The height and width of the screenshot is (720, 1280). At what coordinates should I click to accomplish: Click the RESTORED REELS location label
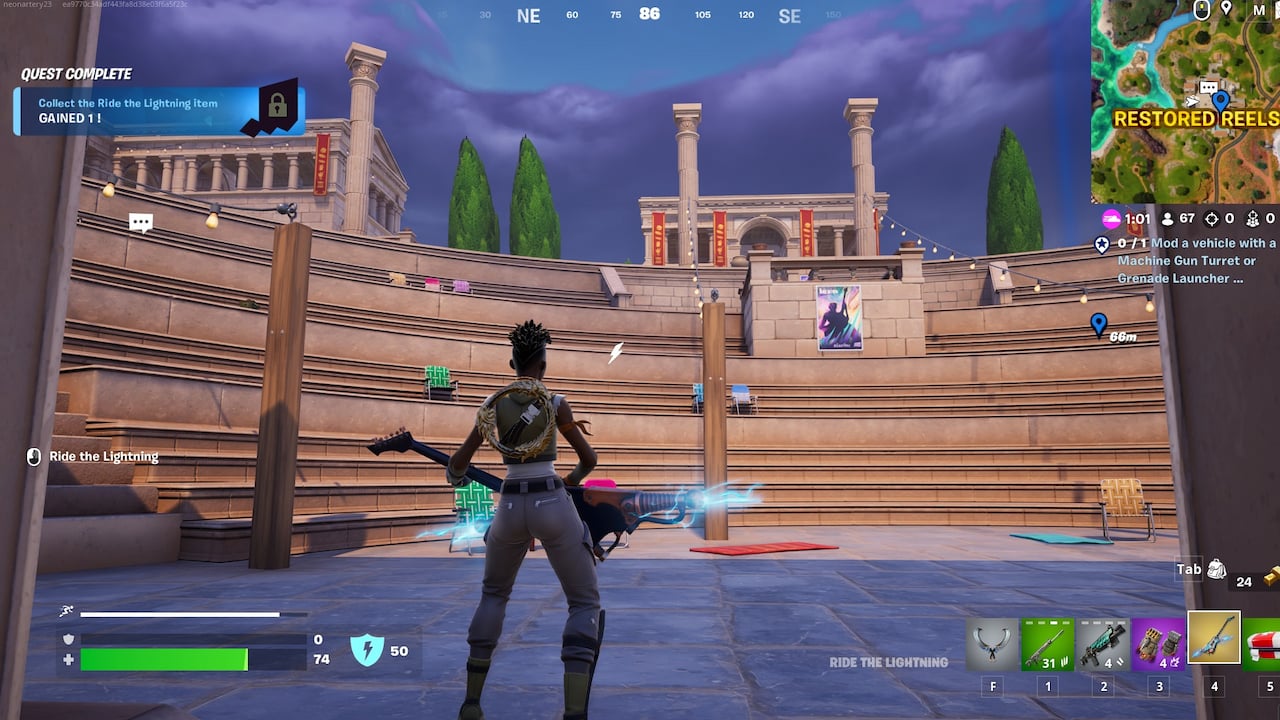pos(1196,119)
